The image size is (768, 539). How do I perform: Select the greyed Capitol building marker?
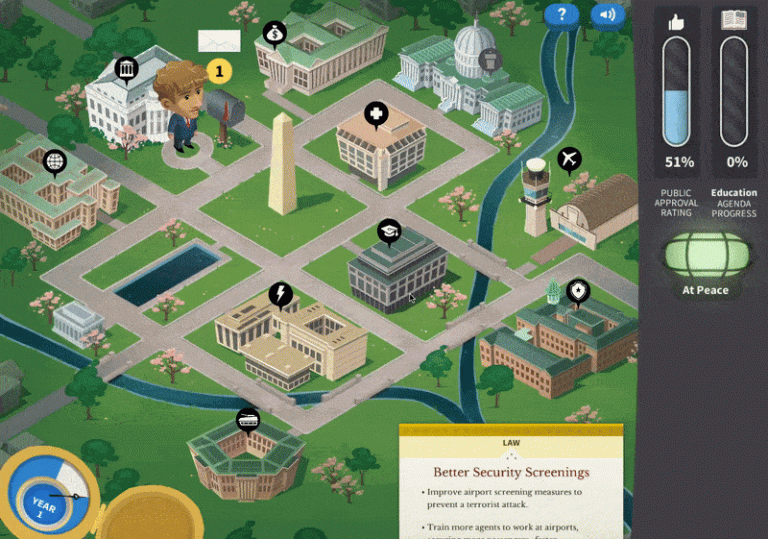[x=489, y=60]
